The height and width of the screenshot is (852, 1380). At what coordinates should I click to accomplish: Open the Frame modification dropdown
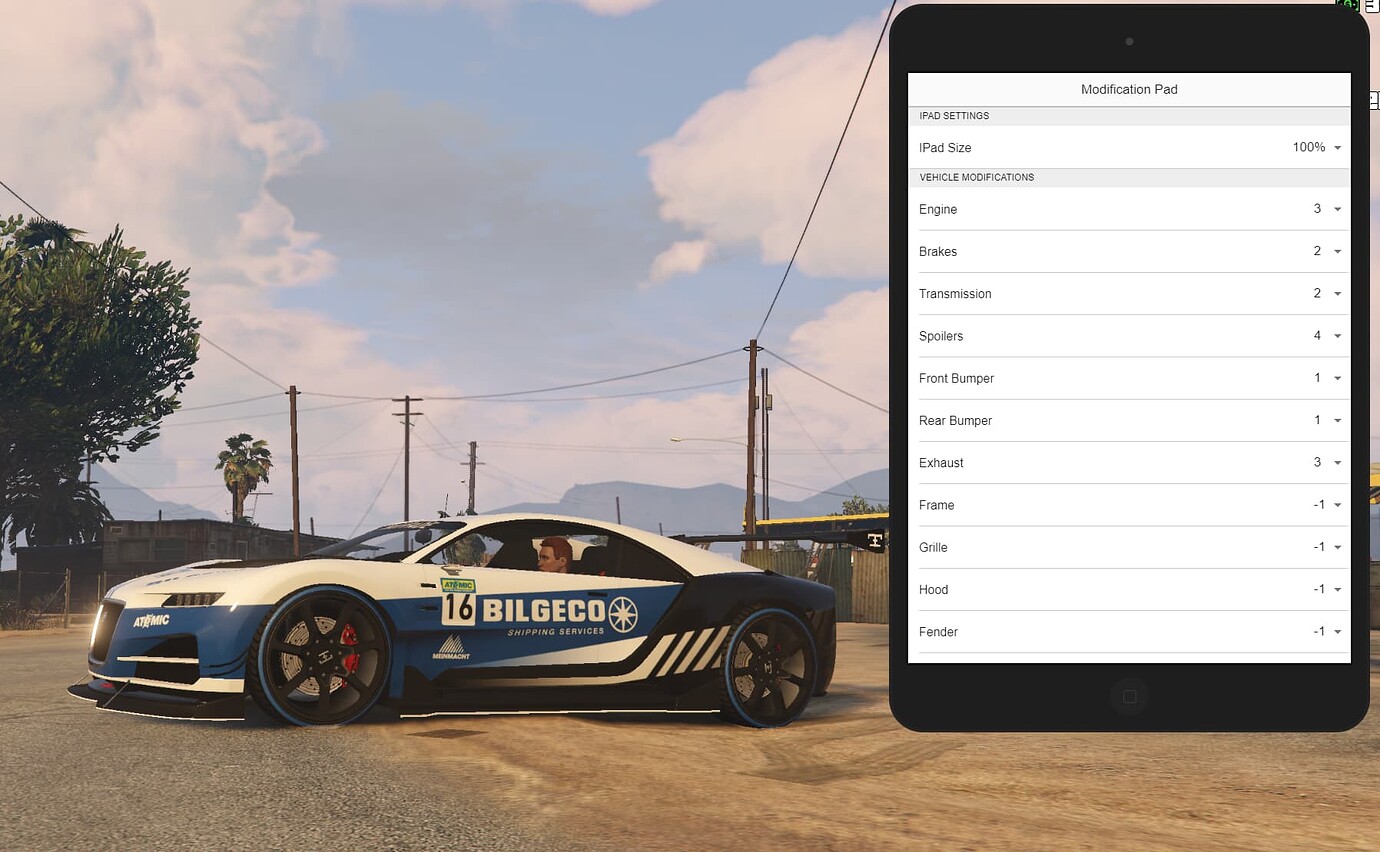tap(1336, 505)
